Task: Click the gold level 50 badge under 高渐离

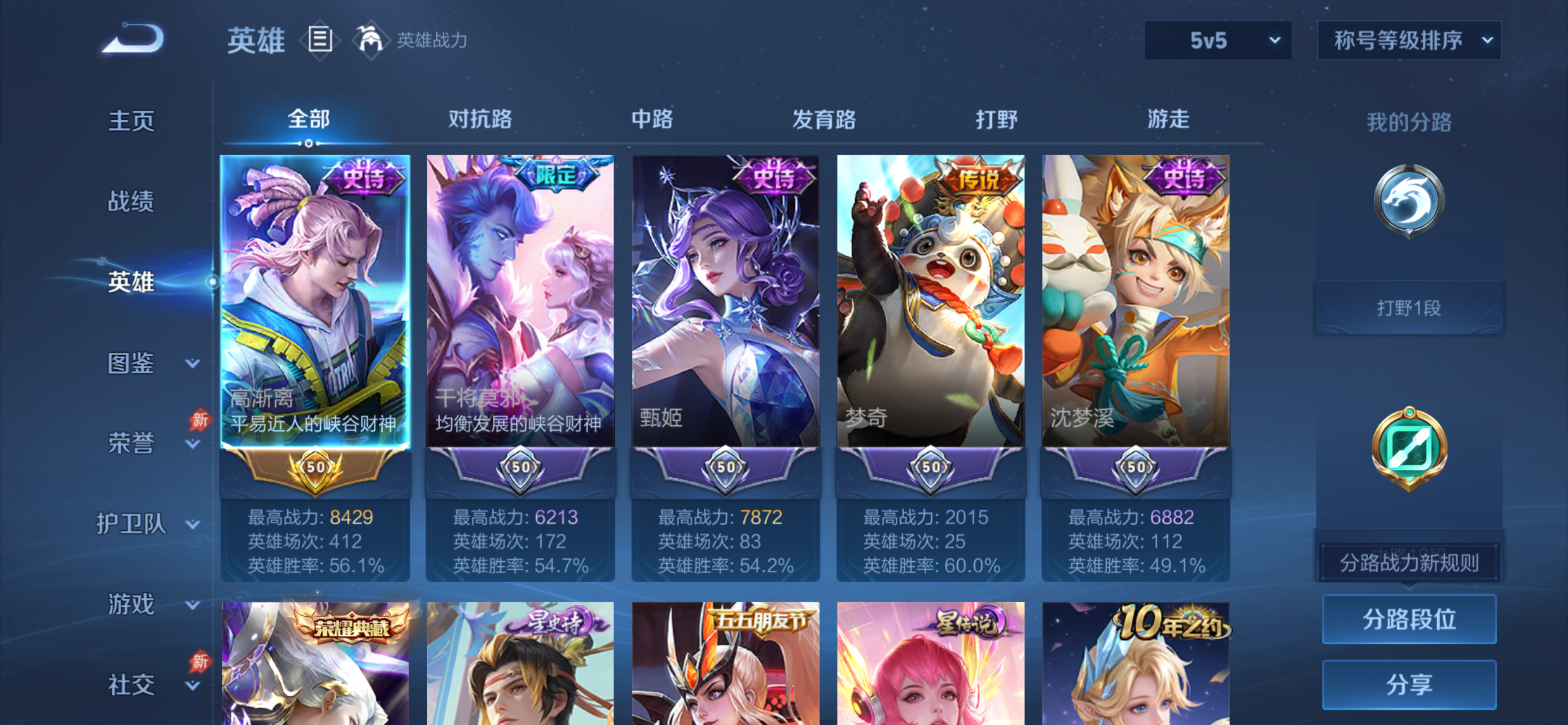Action: click(315, 469)
